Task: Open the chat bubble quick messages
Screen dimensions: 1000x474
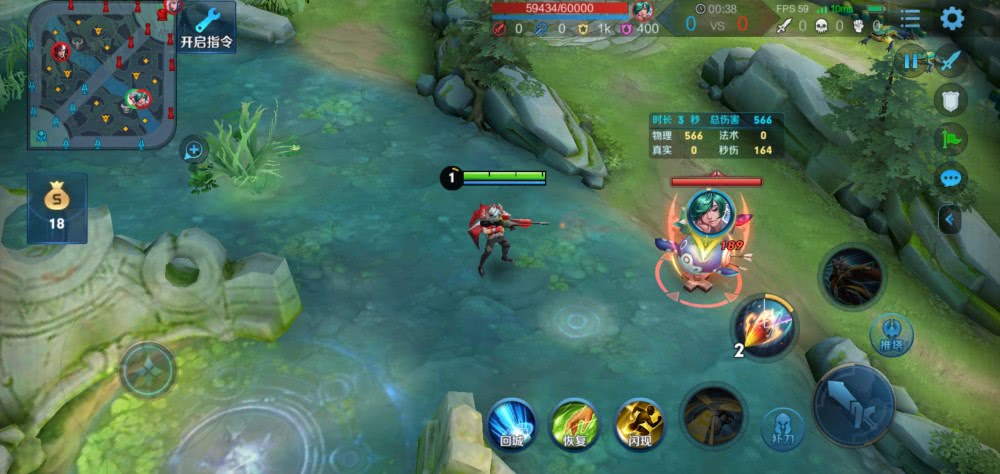Action: 951,178
